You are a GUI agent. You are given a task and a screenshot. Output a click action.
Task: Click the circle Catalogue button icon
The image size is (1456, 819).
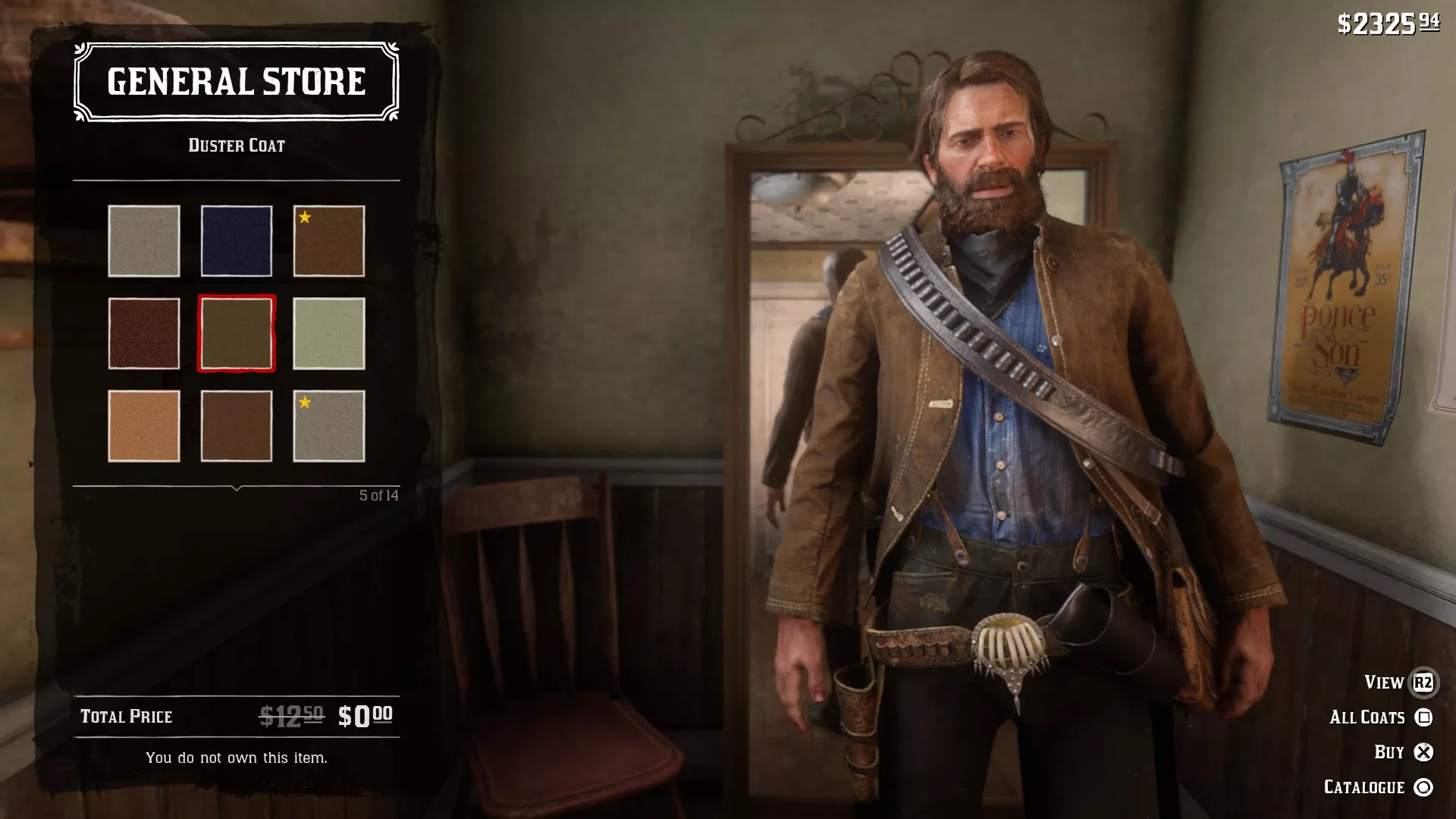click(1424, 786)
